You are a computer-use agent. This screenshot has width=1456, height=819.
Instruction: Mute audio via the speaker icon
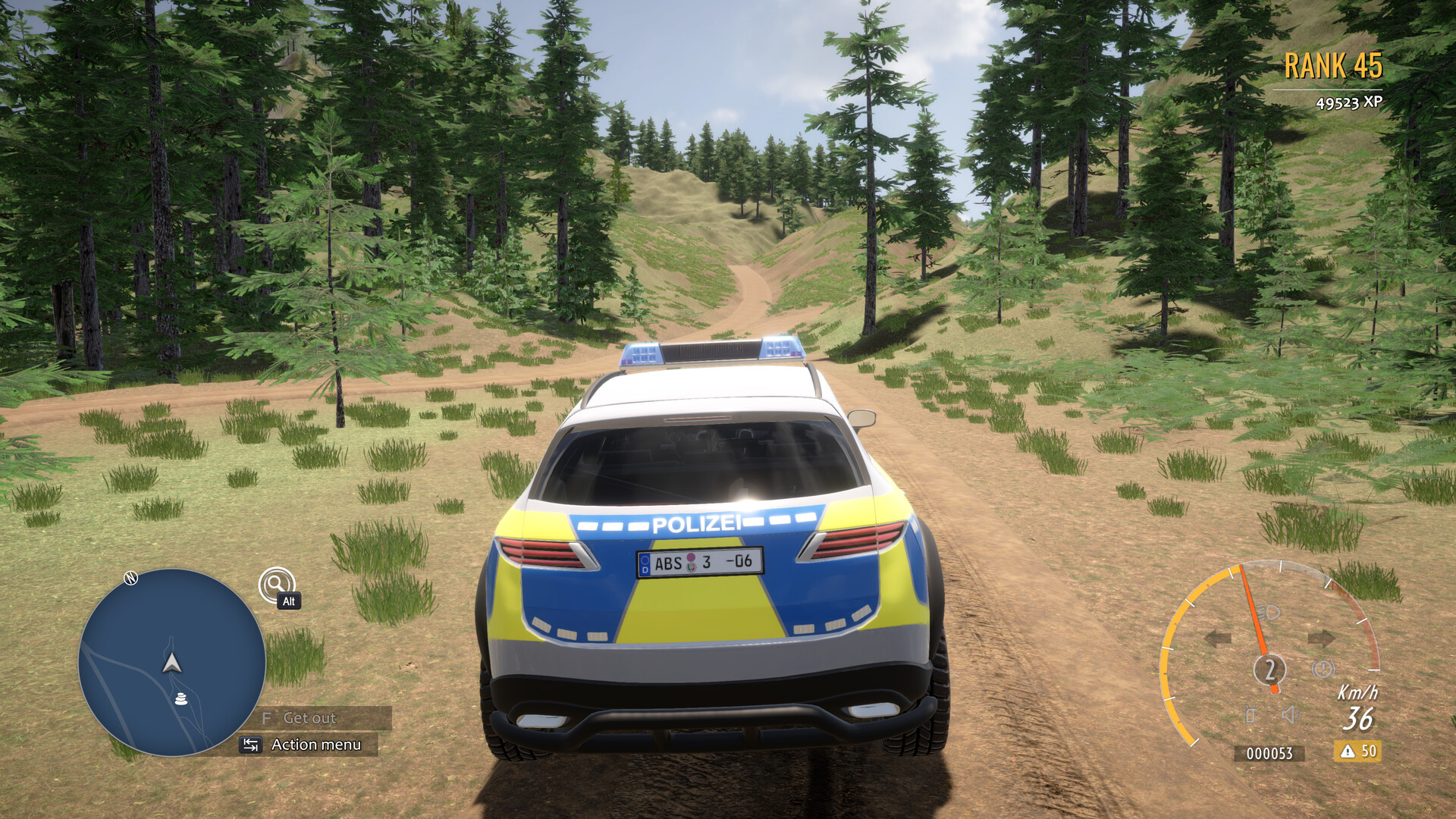1291,714
